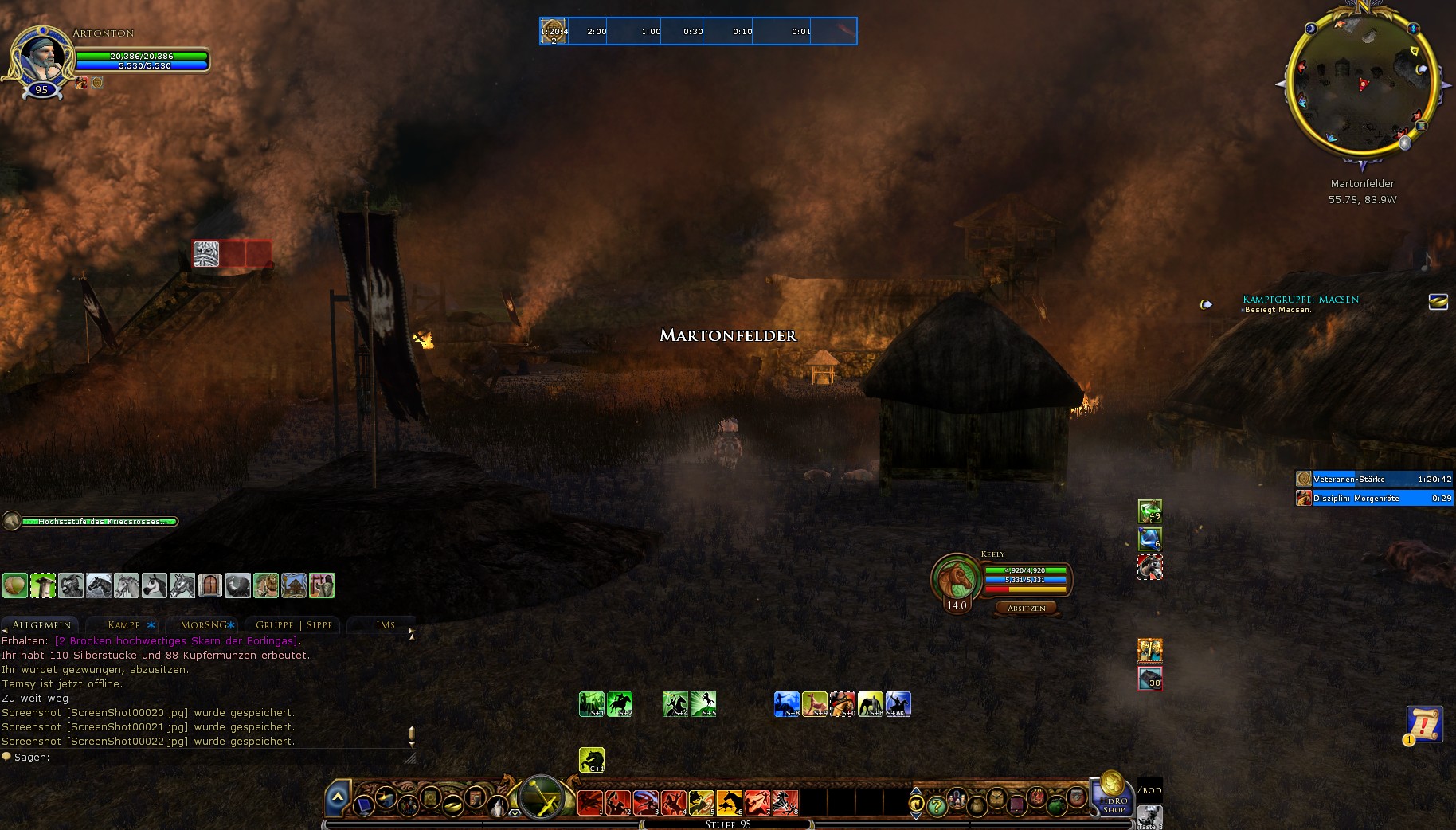
Task: Switch to the Allgemein chat tab
Action: pyautogui.click(x=41, y=625)
